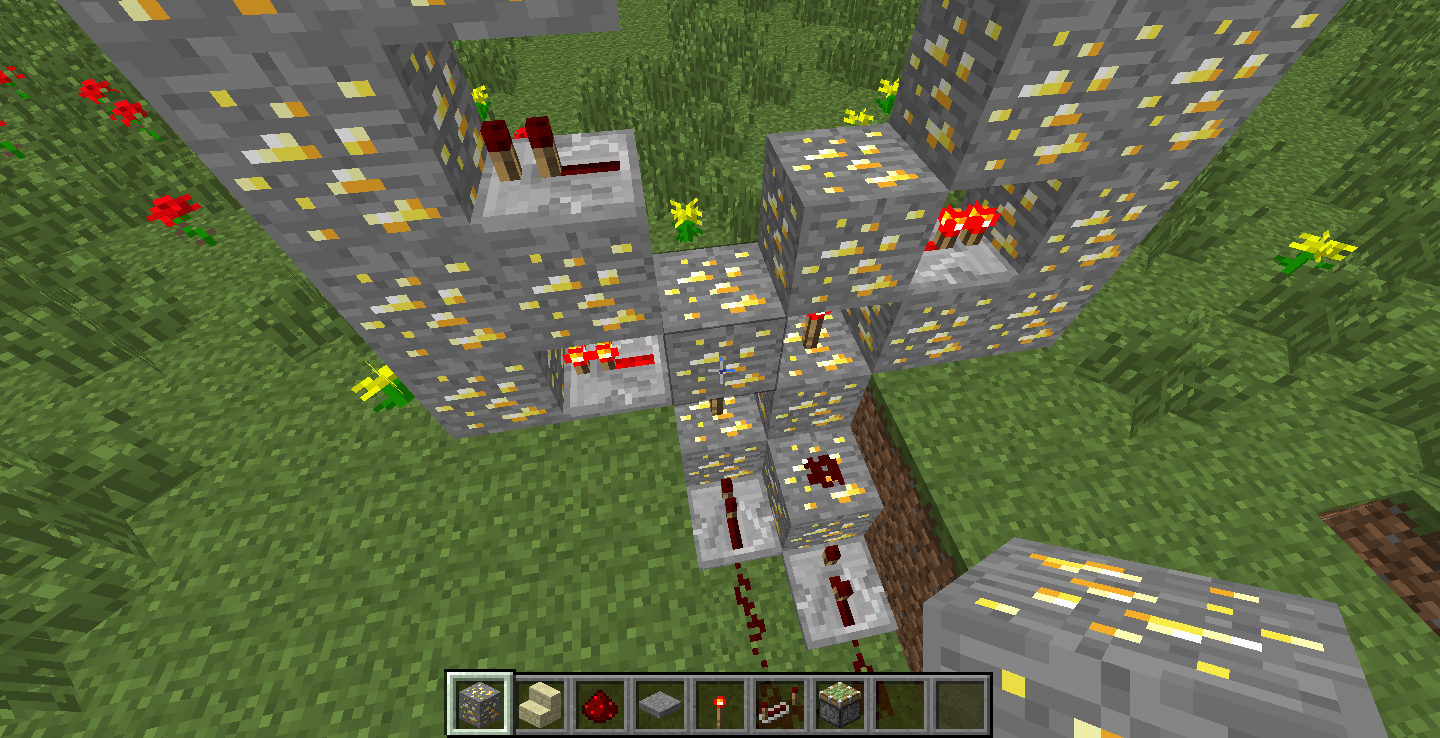This screenshot has height=738, width=1440.
Task: Choose the sandstone stairs slot
Action: (540, 704)
